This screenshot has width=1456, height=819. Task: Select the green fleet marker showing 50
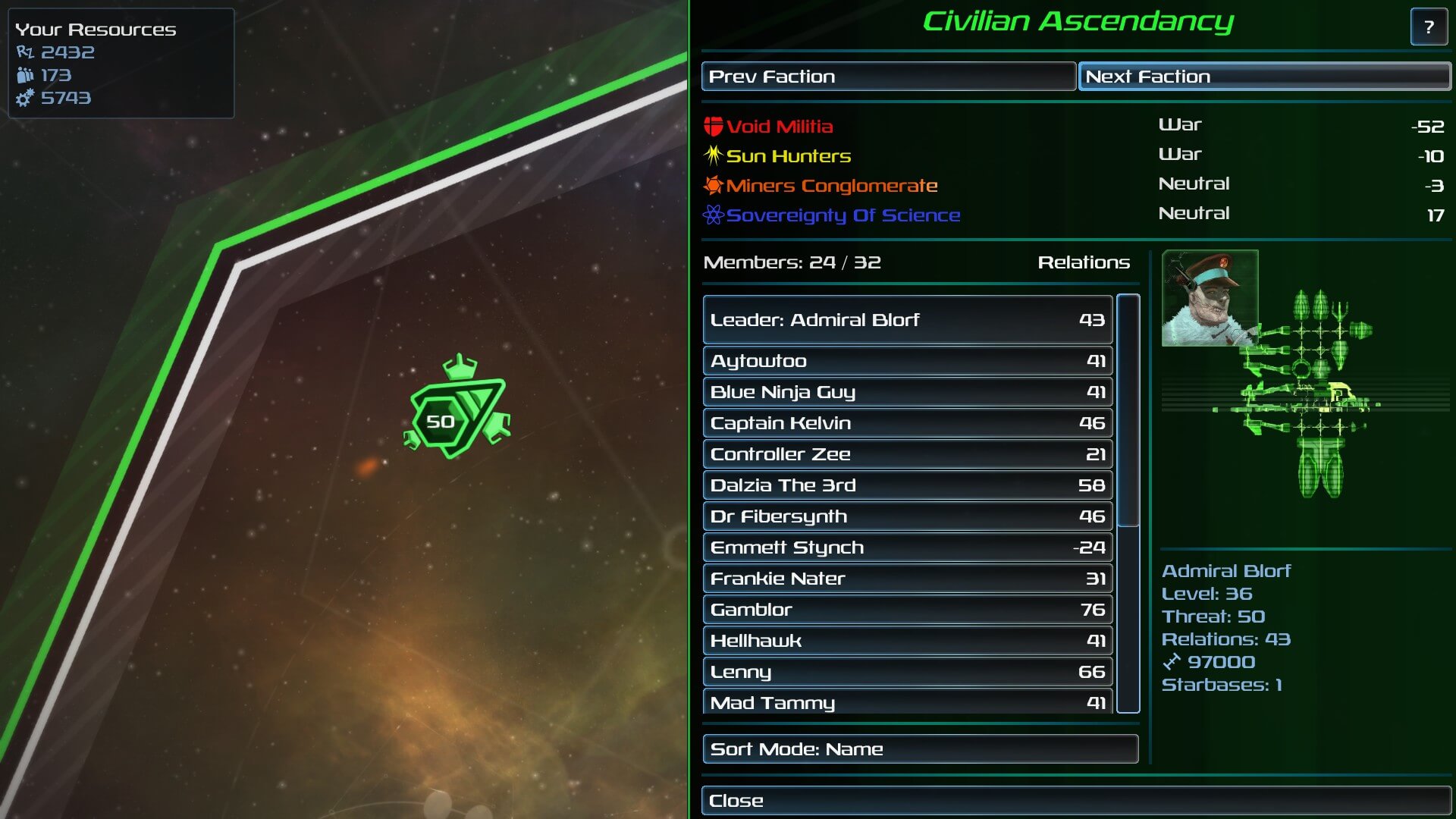(456, 412)
